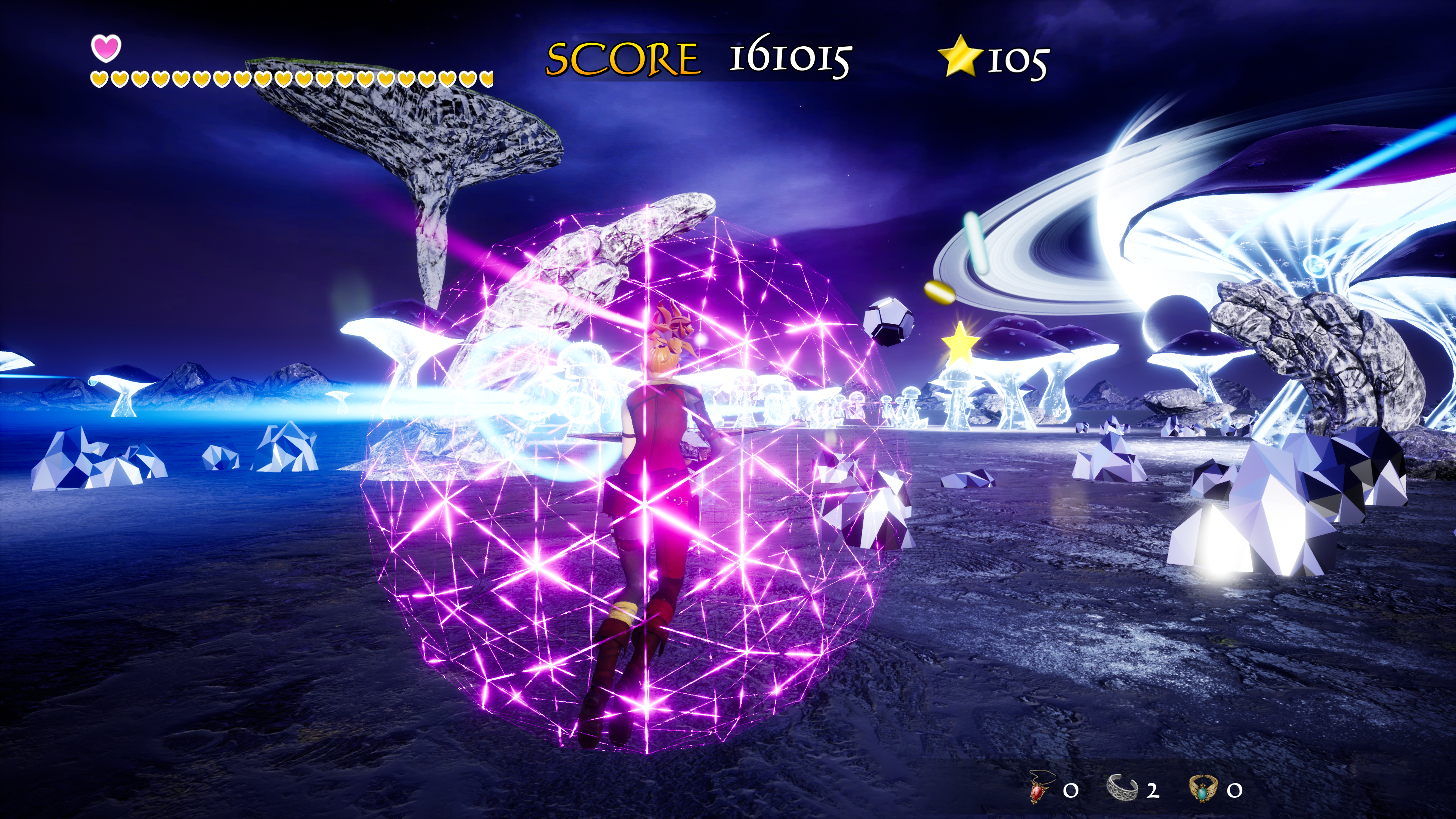
Task: Click the pink heart life icon
Action: click(106, 48)
